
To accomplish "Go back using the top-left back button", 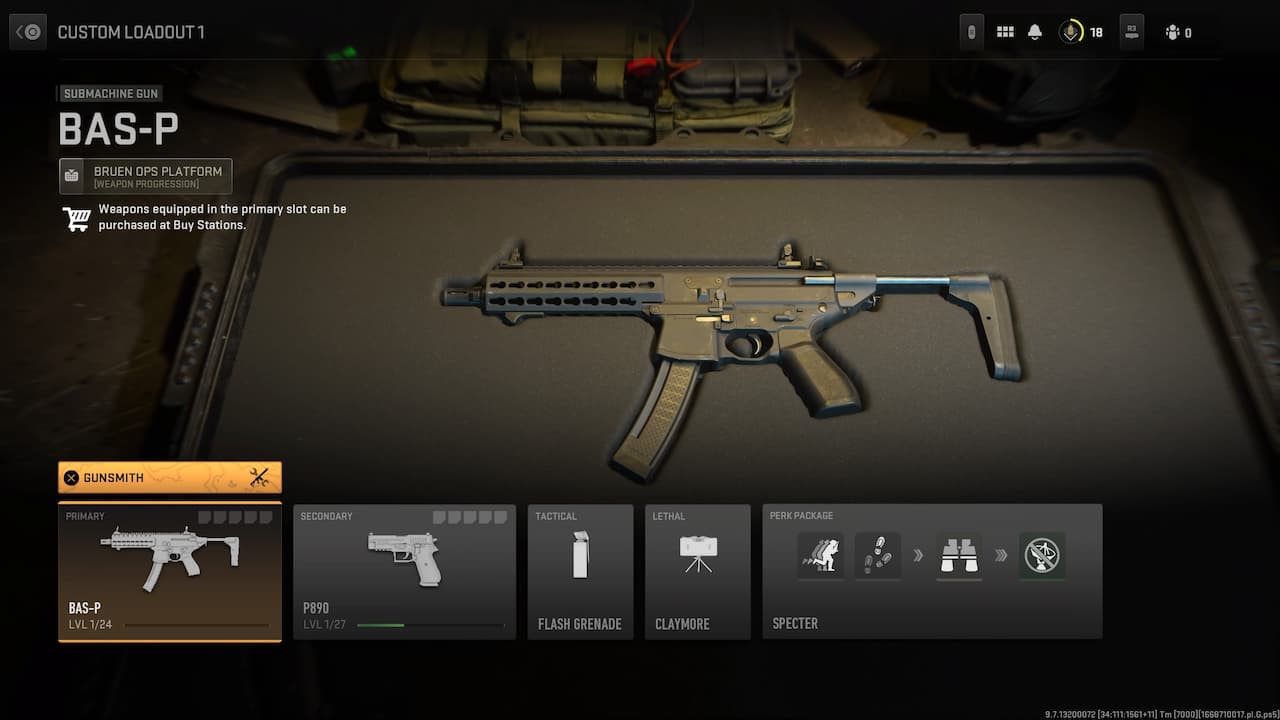I will point(28,32).
